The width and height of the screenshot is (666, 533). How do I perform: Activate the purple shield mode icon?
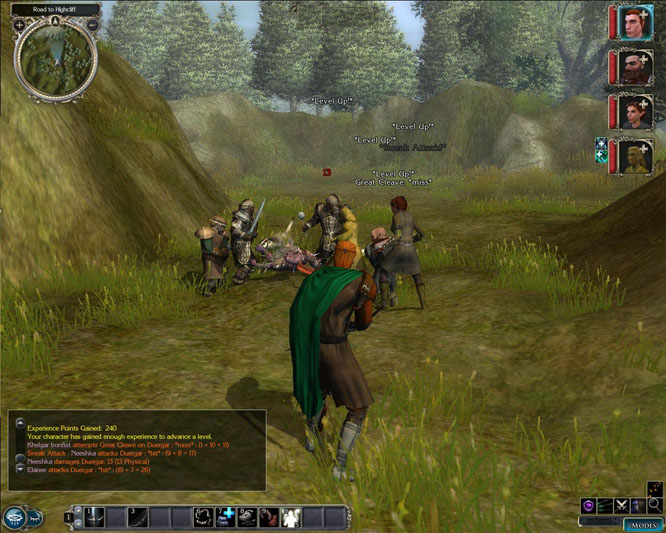[588, 506]
